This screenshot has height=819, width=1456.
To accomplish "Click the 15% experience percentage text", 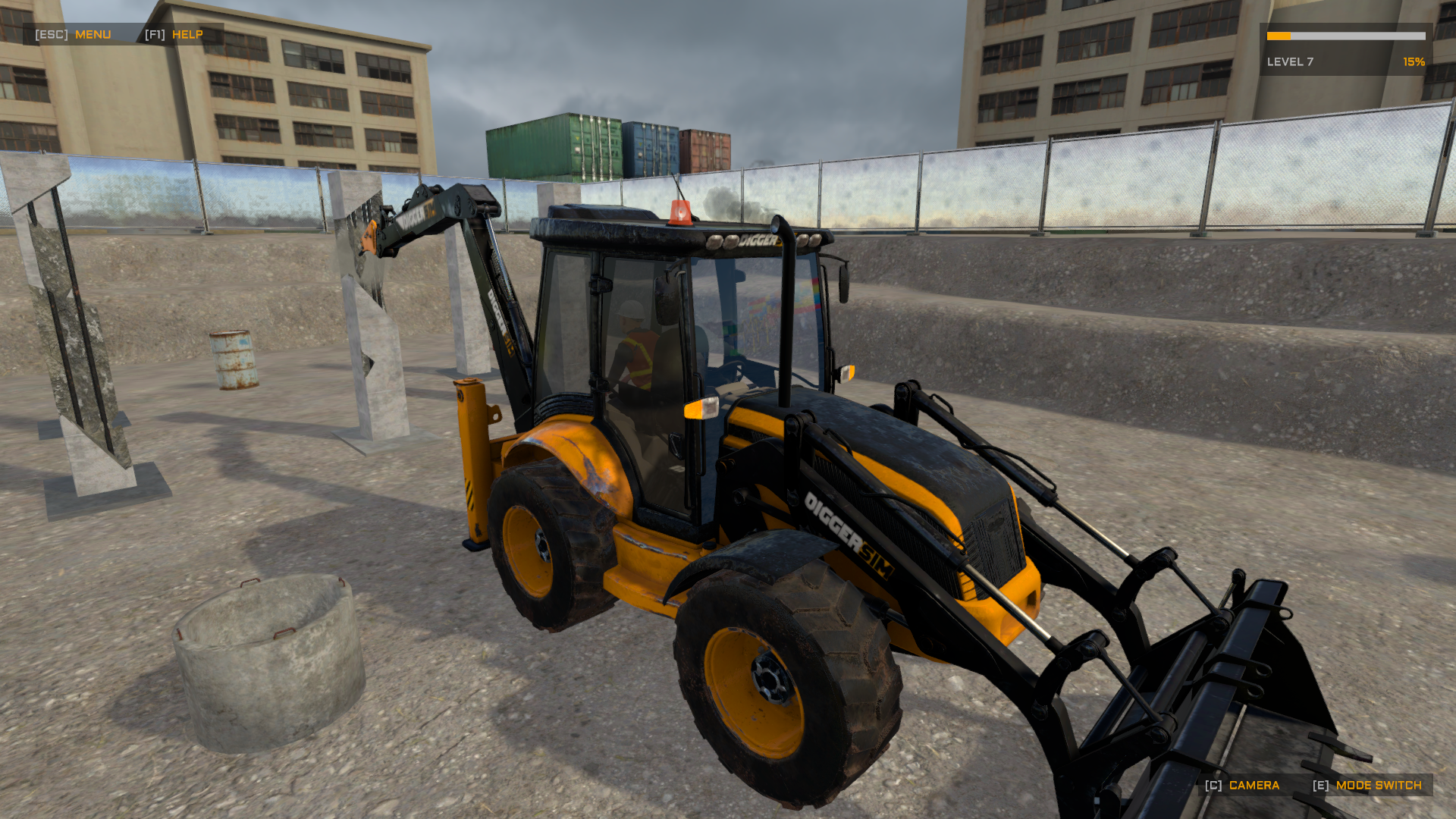I will point(1414,63).
